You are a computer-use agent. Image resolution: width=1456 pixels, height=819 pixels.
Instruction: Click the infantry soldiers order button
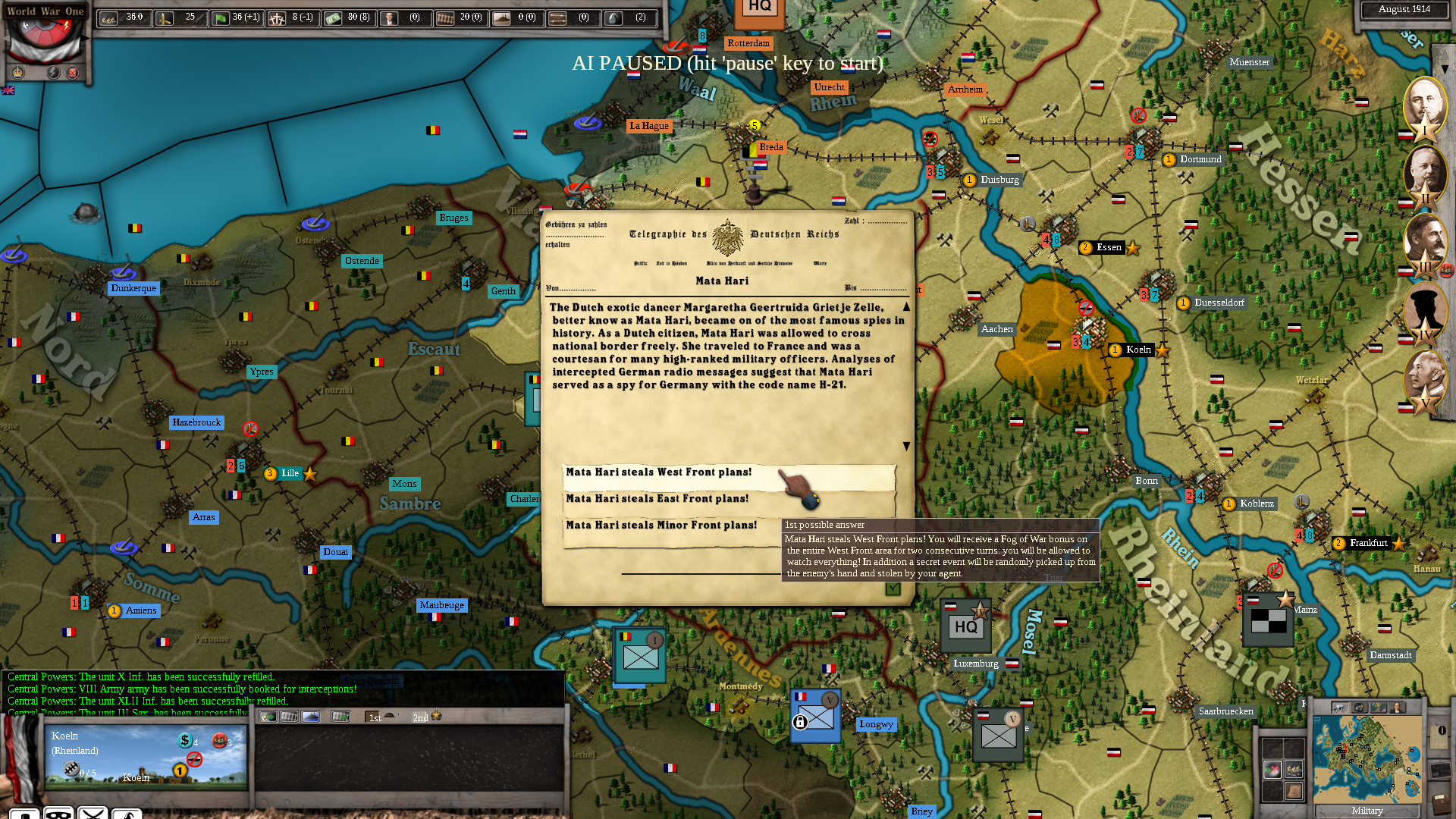(1293, 770)
